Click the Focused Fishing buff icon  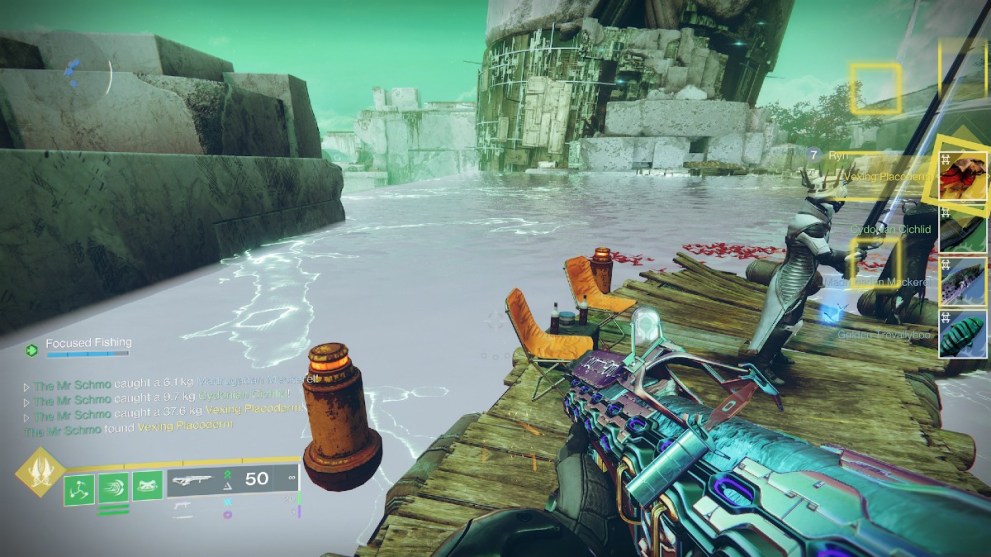(x=32, y=350)
